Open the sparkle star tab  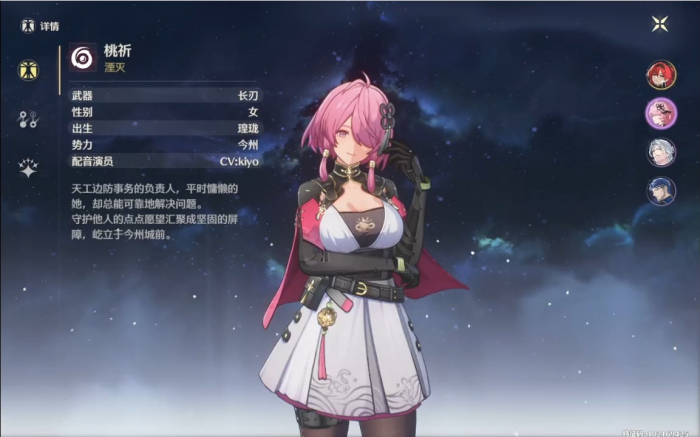(x=28, y=168)
